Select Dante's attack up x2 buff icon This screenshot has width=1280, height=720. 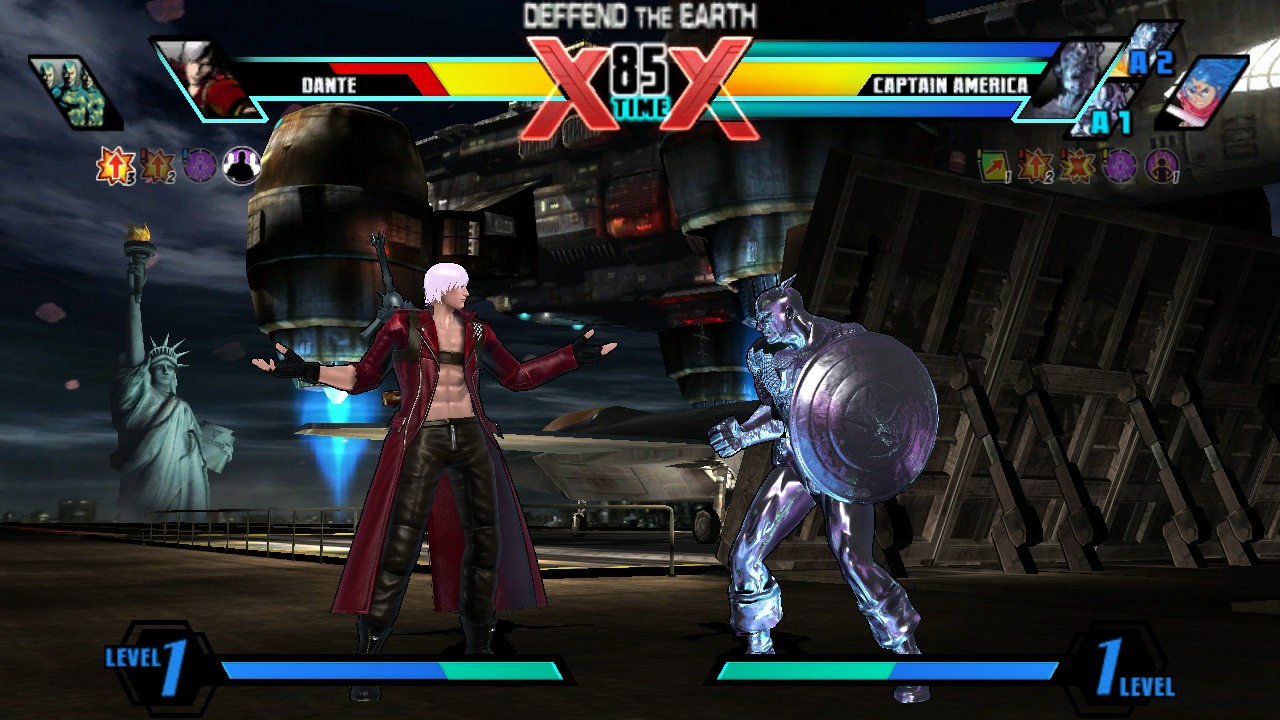tap(157, 167)
